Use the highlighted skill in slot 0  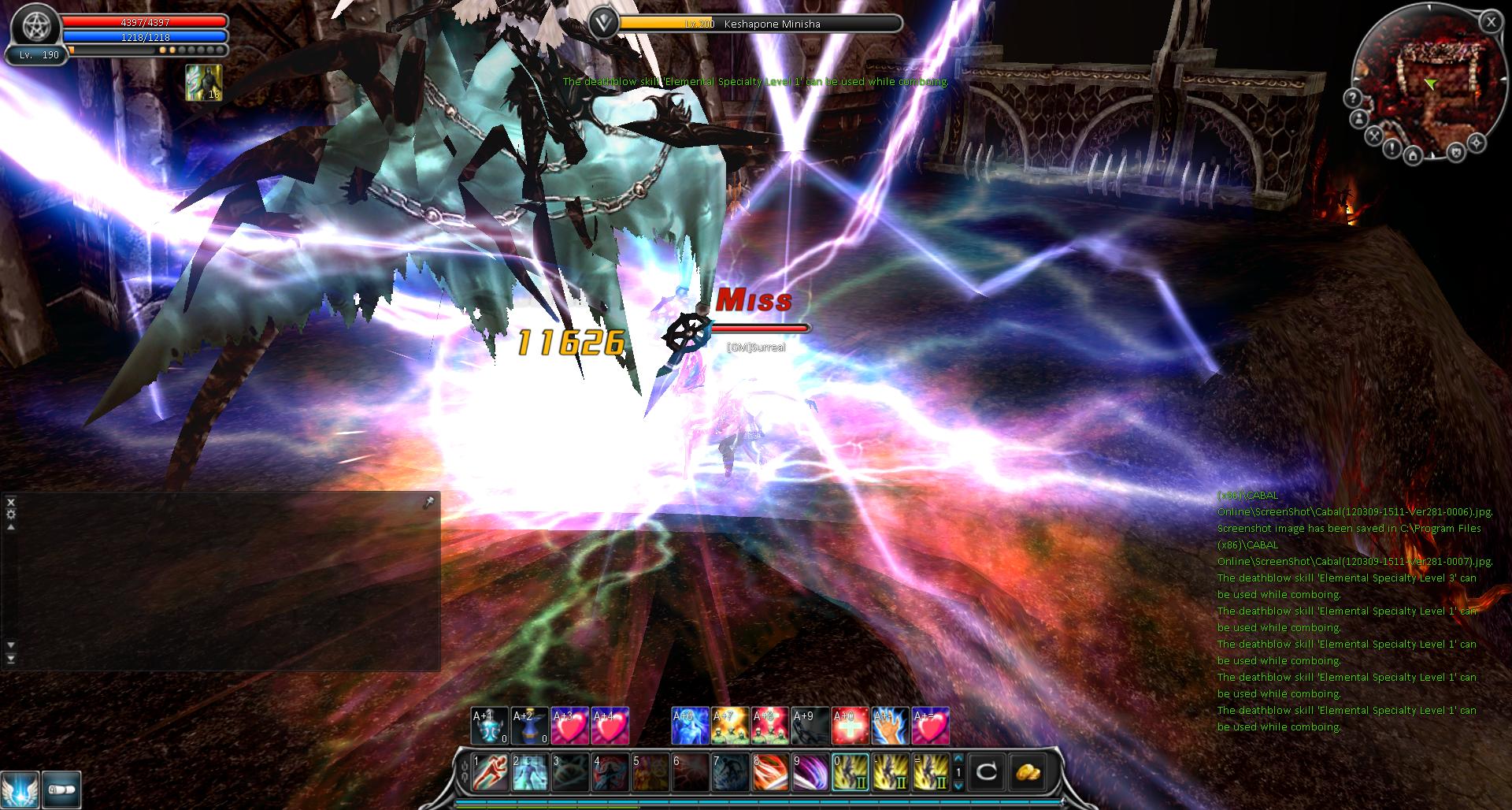851,772
